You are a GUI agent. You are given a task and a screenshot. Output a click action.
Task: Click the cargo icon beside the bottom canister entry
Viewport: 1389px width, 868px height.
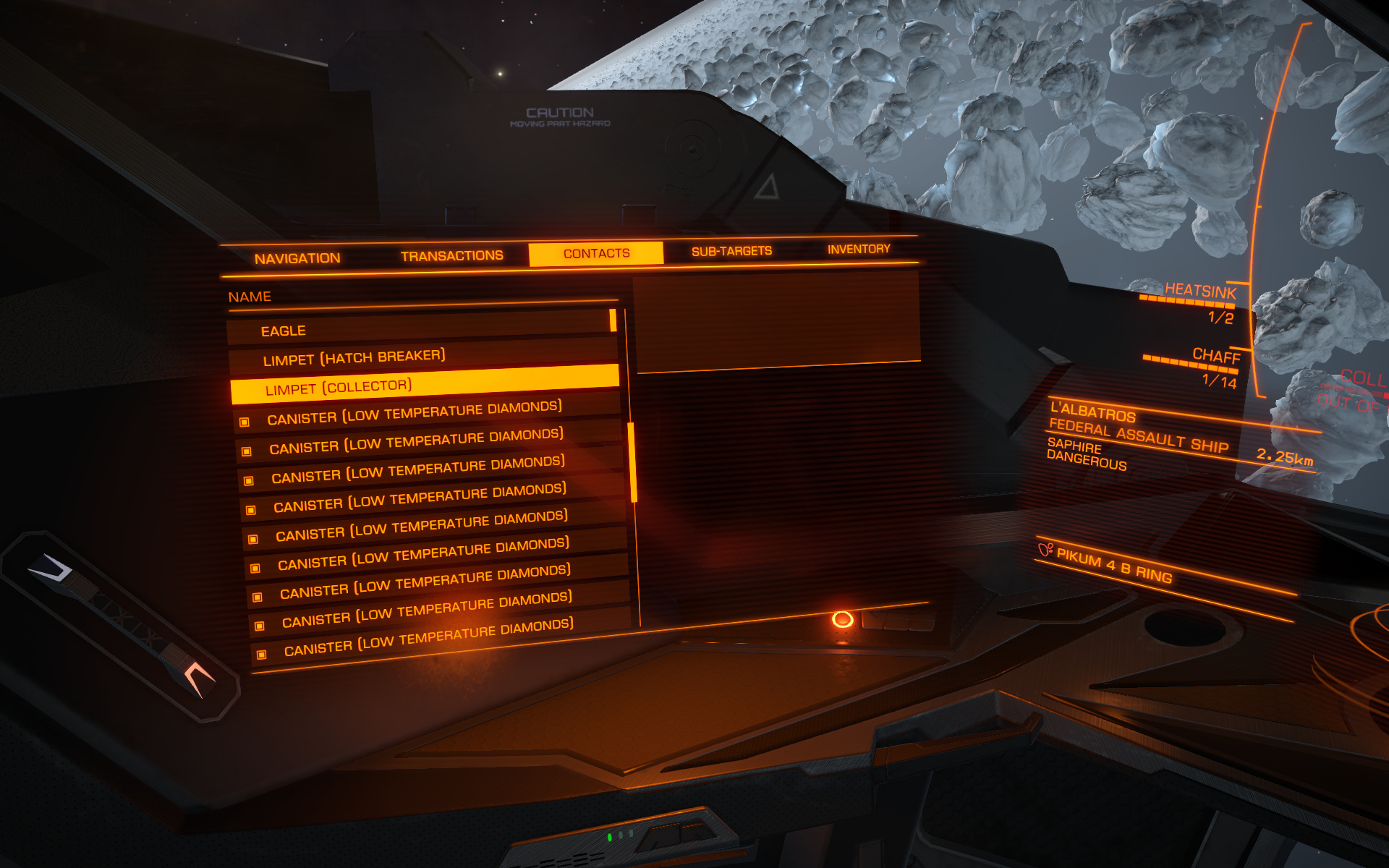coord(261,654)
